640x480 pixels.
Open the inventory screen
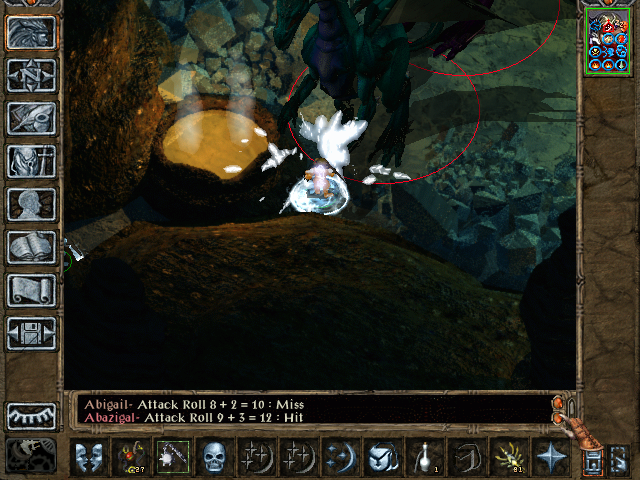point(32,161)
